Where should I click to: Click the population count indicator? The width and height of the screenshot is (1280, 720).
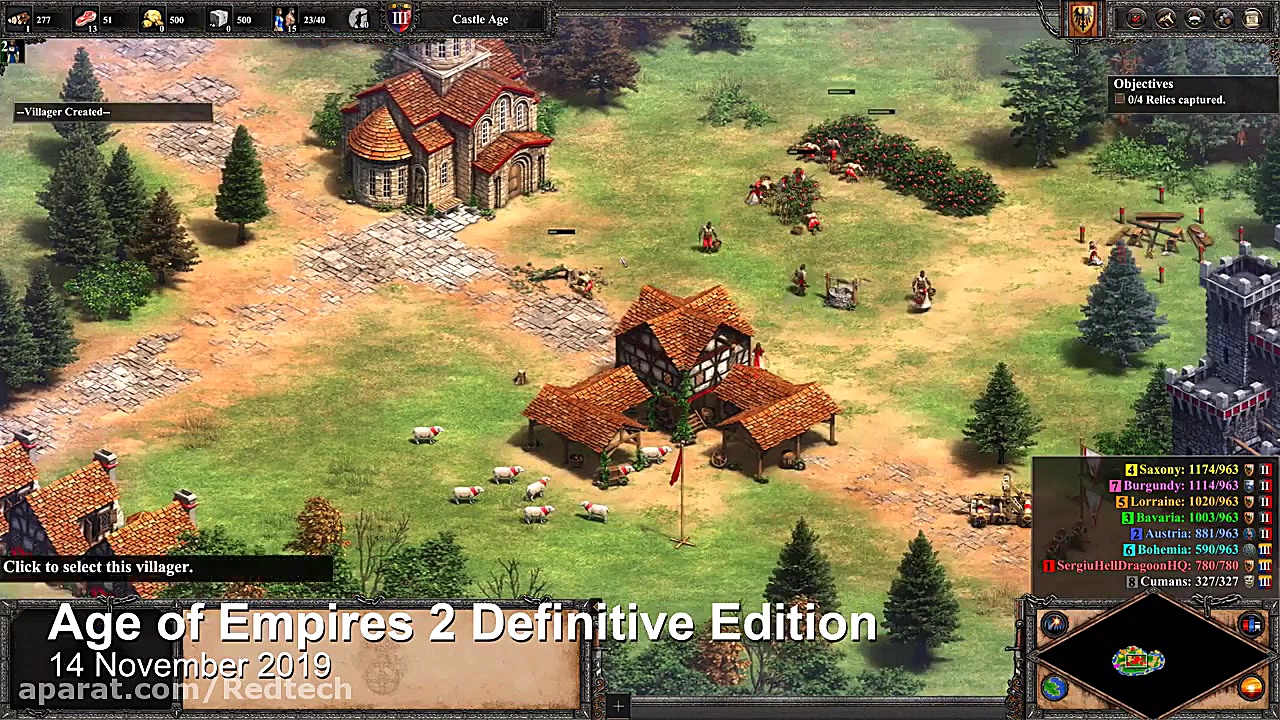pyautogui.click(x=313, y=18)
